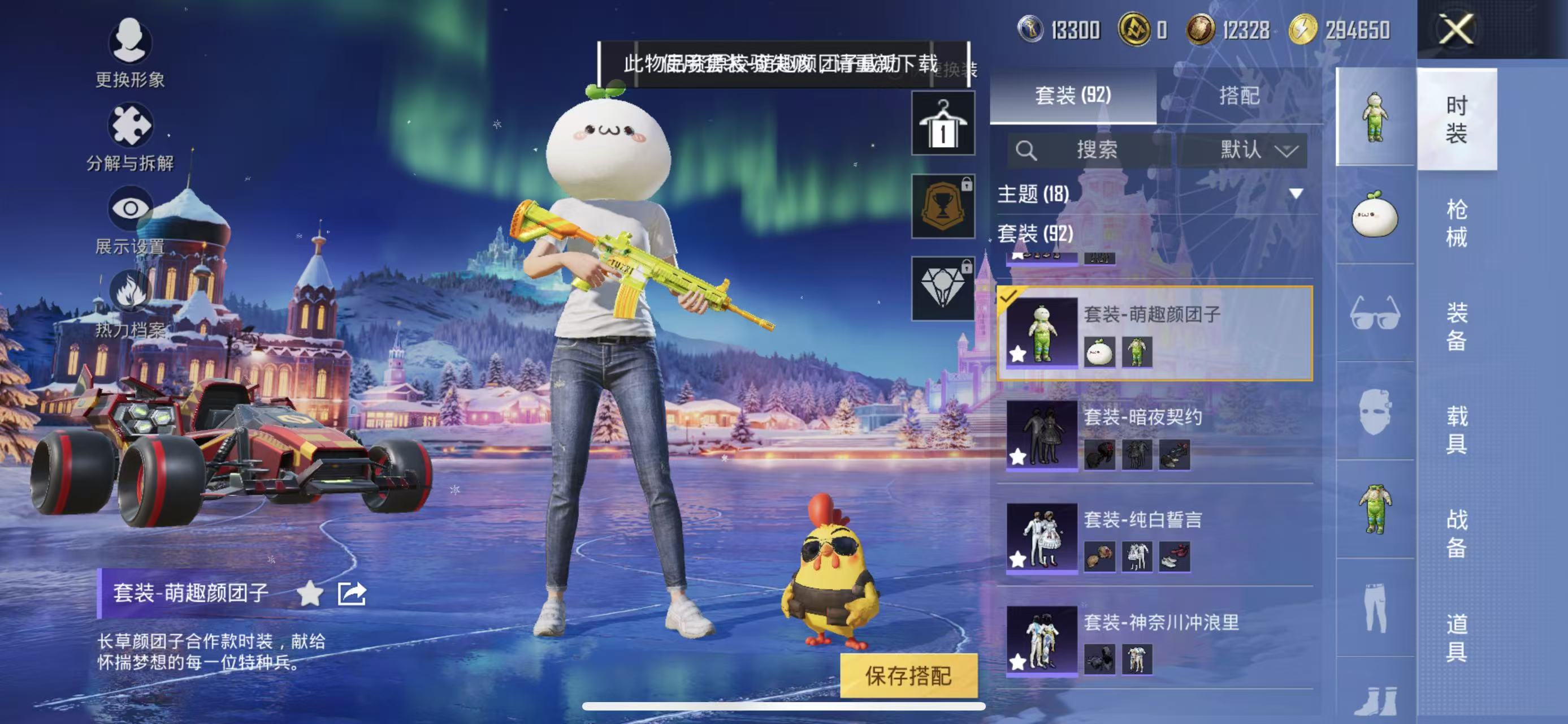Screen dimensions: 1568x724
Task: Switch to 枪械 firearms category
Action: (1456, 223)
